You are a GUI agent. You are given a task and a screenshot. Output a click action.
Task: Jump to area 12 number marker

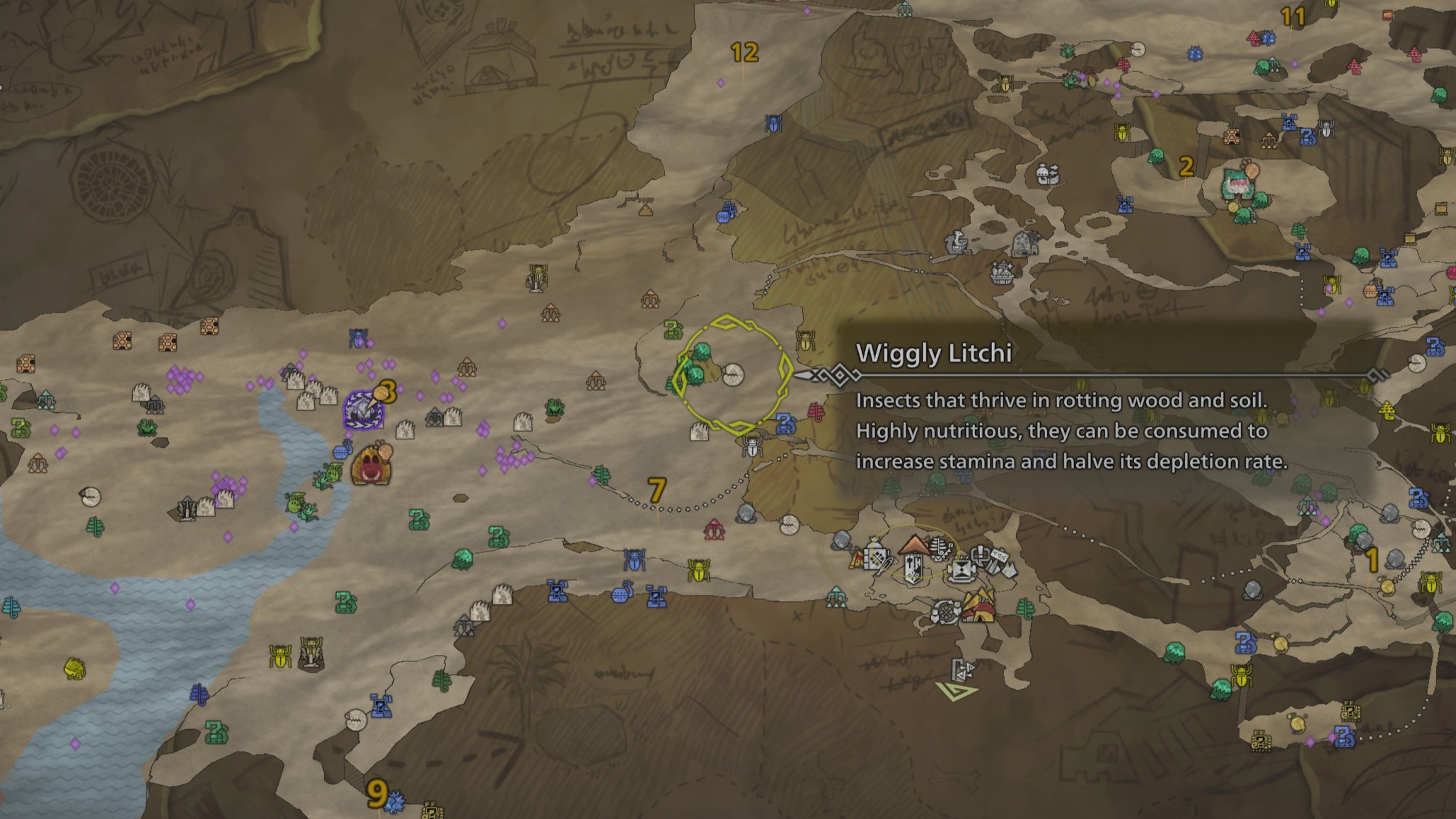pos(744,52)
